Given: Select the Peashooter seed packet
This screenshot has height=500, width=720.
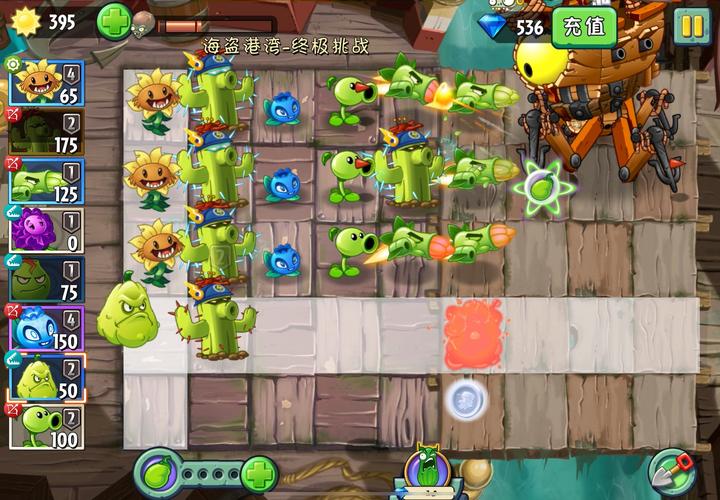Looking at the screenshot, I should (46, 427).
